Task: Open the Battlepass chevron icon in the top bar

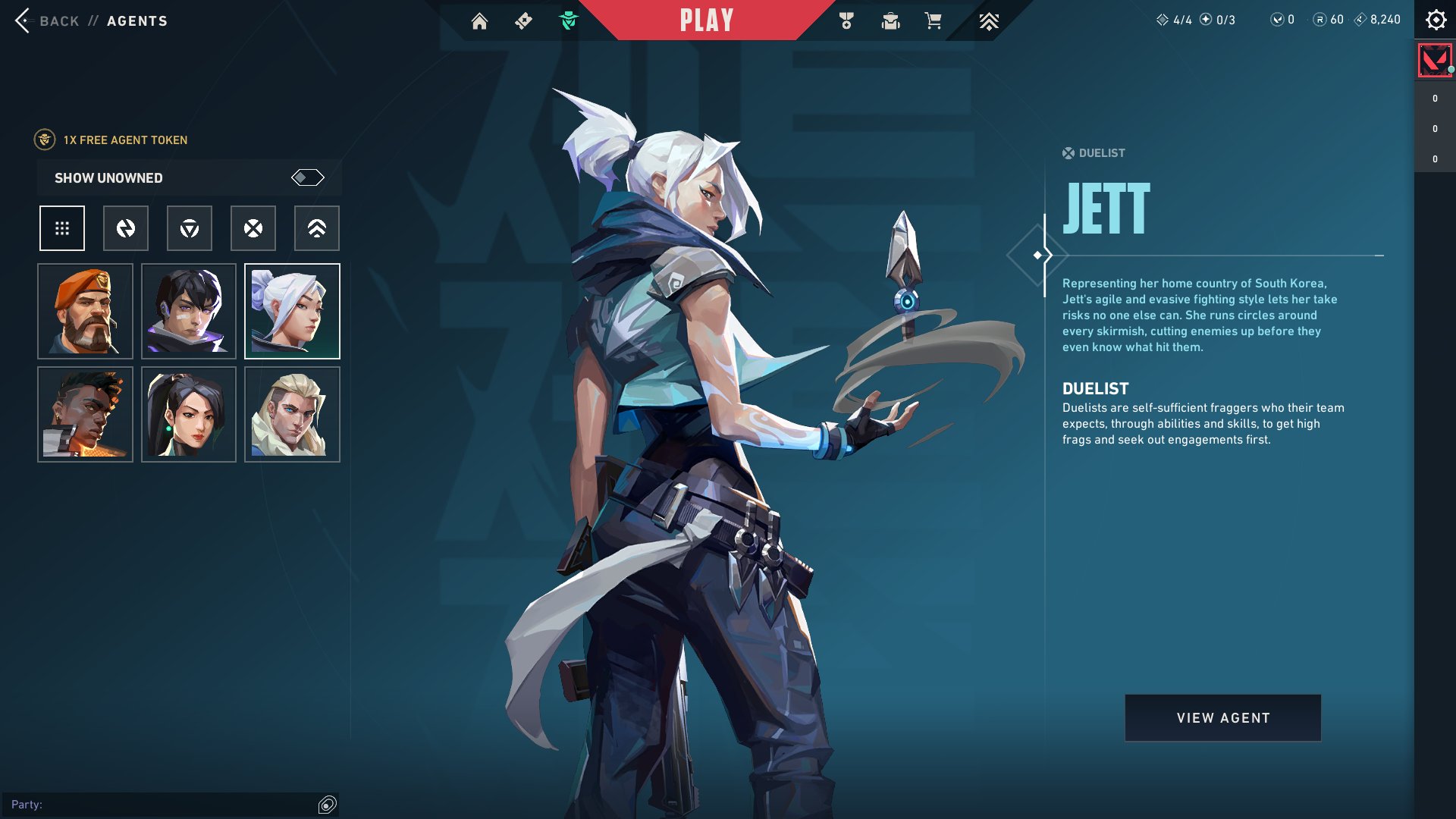Action: 988,21
